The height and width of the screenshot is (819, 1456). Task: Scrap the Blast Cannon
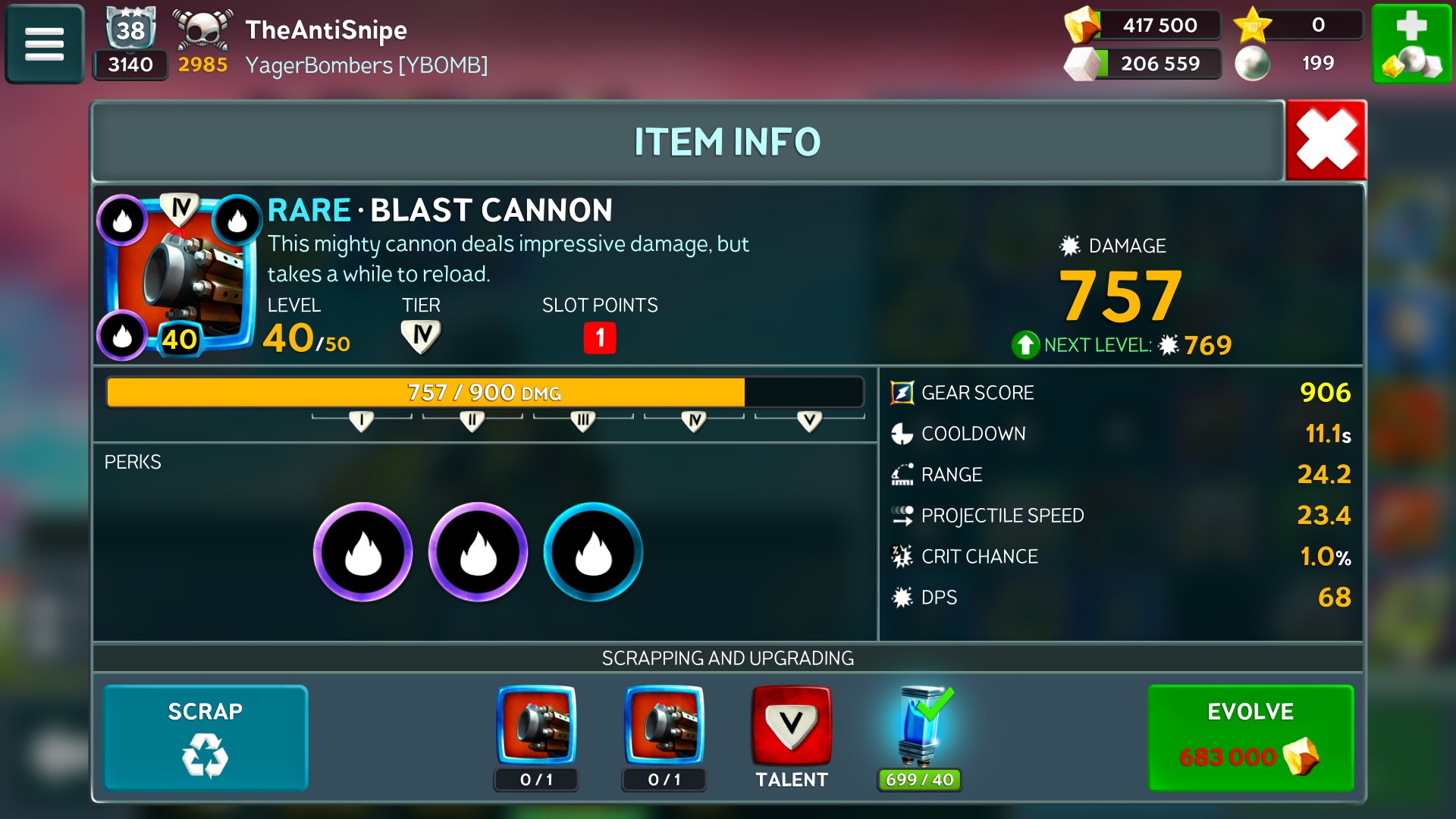(206, 738)
